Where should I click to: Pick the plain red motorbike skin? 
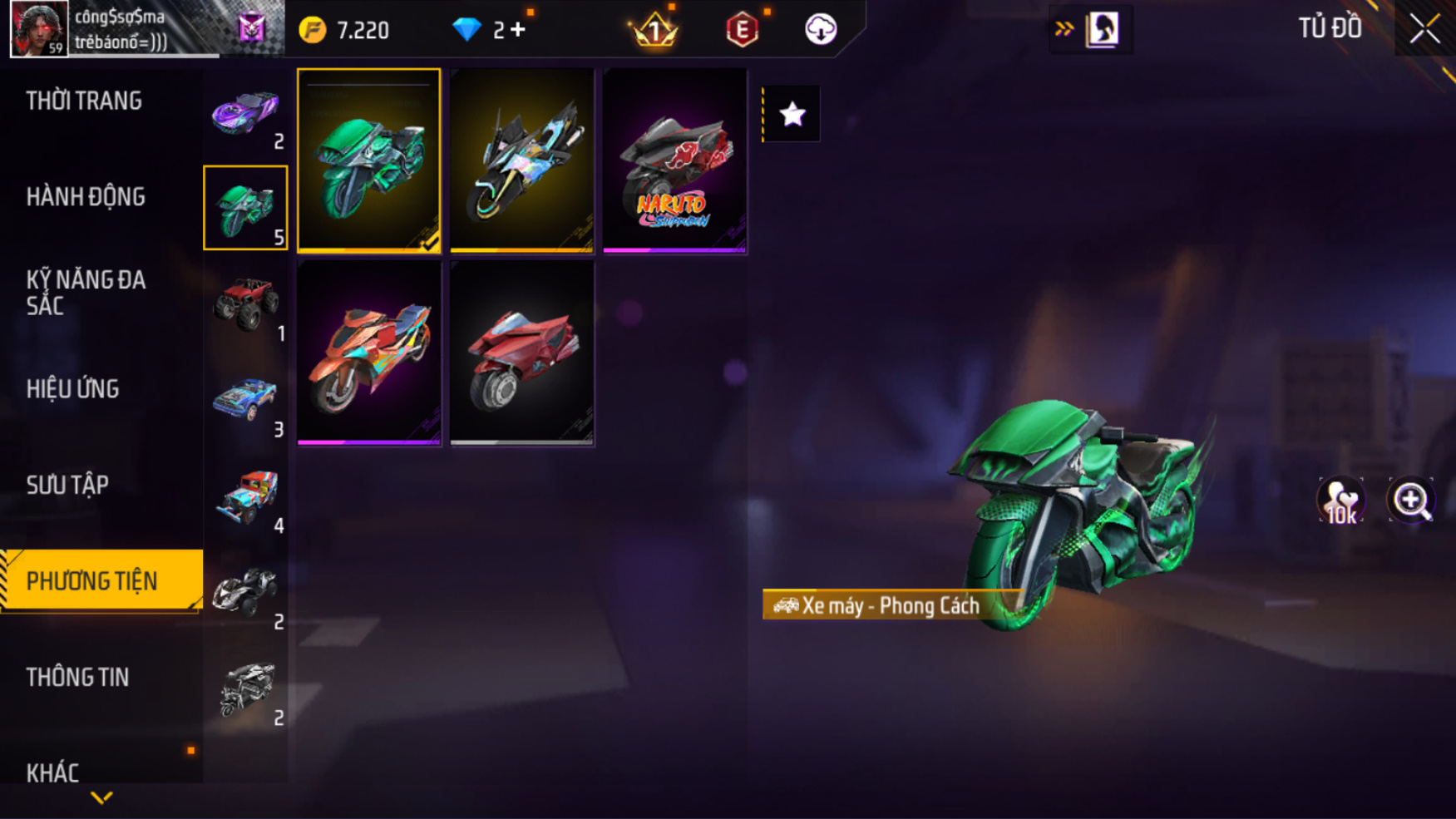tap(522, 353)
